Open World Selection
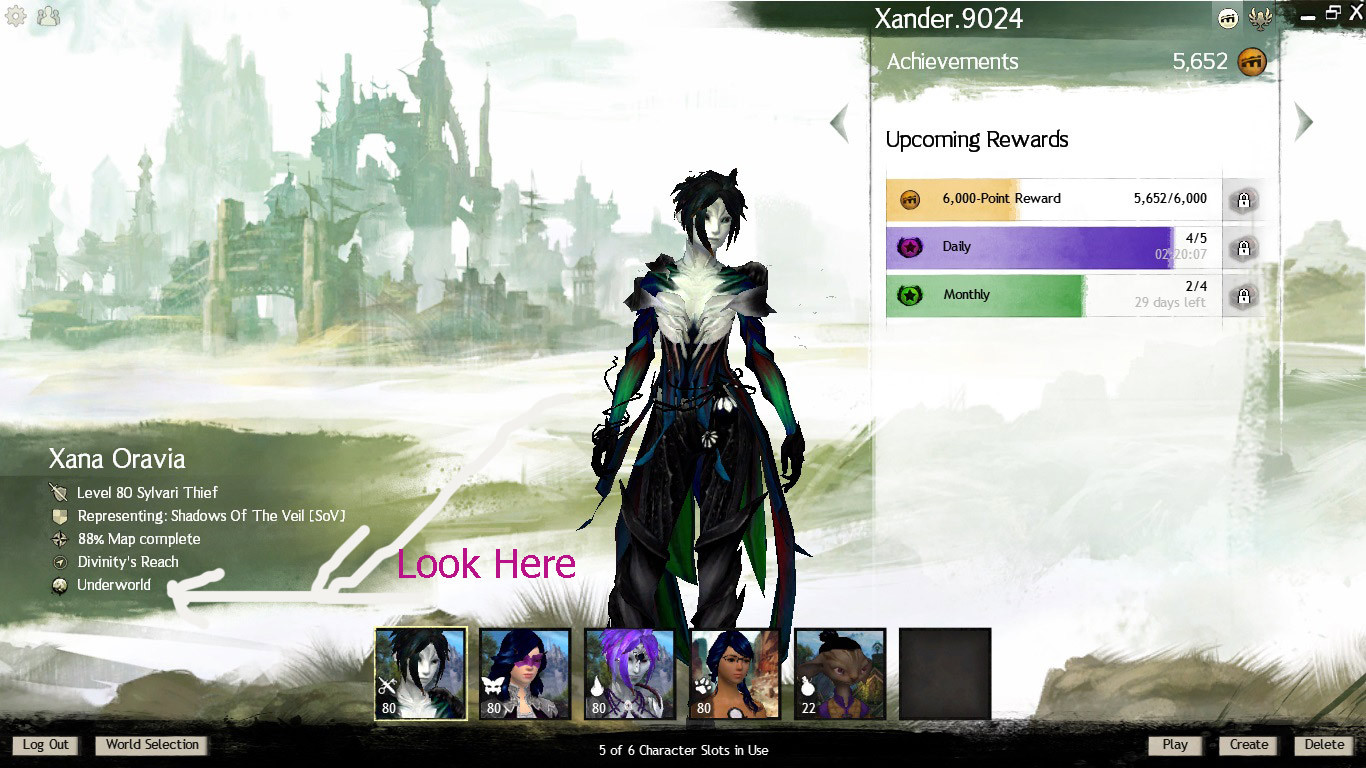The width and height of the screenshot is (1366, 768). [x=152, y=745]
